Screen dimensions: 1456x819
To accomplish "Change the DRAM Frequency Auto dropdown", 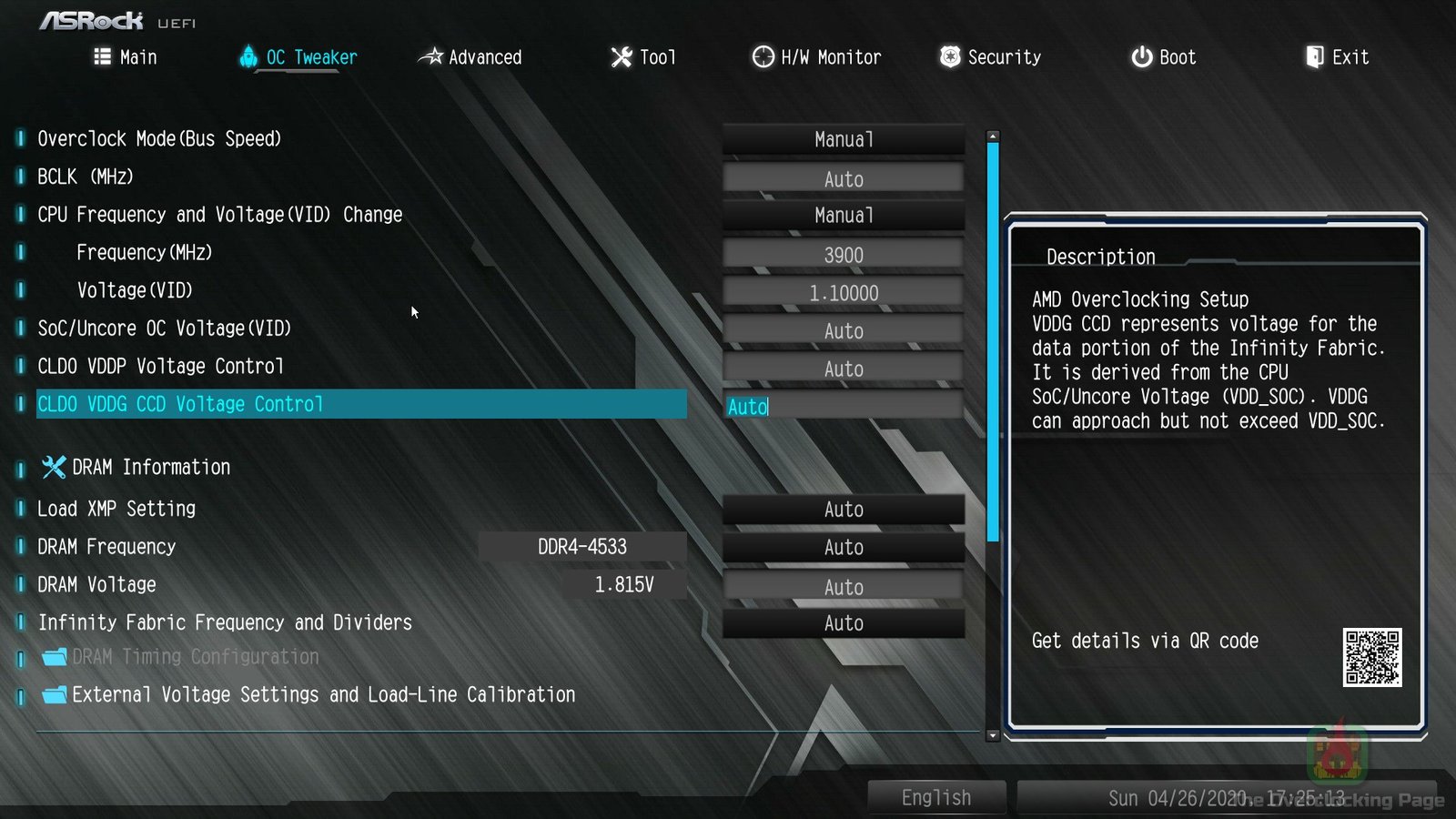I will click(843, 548).
